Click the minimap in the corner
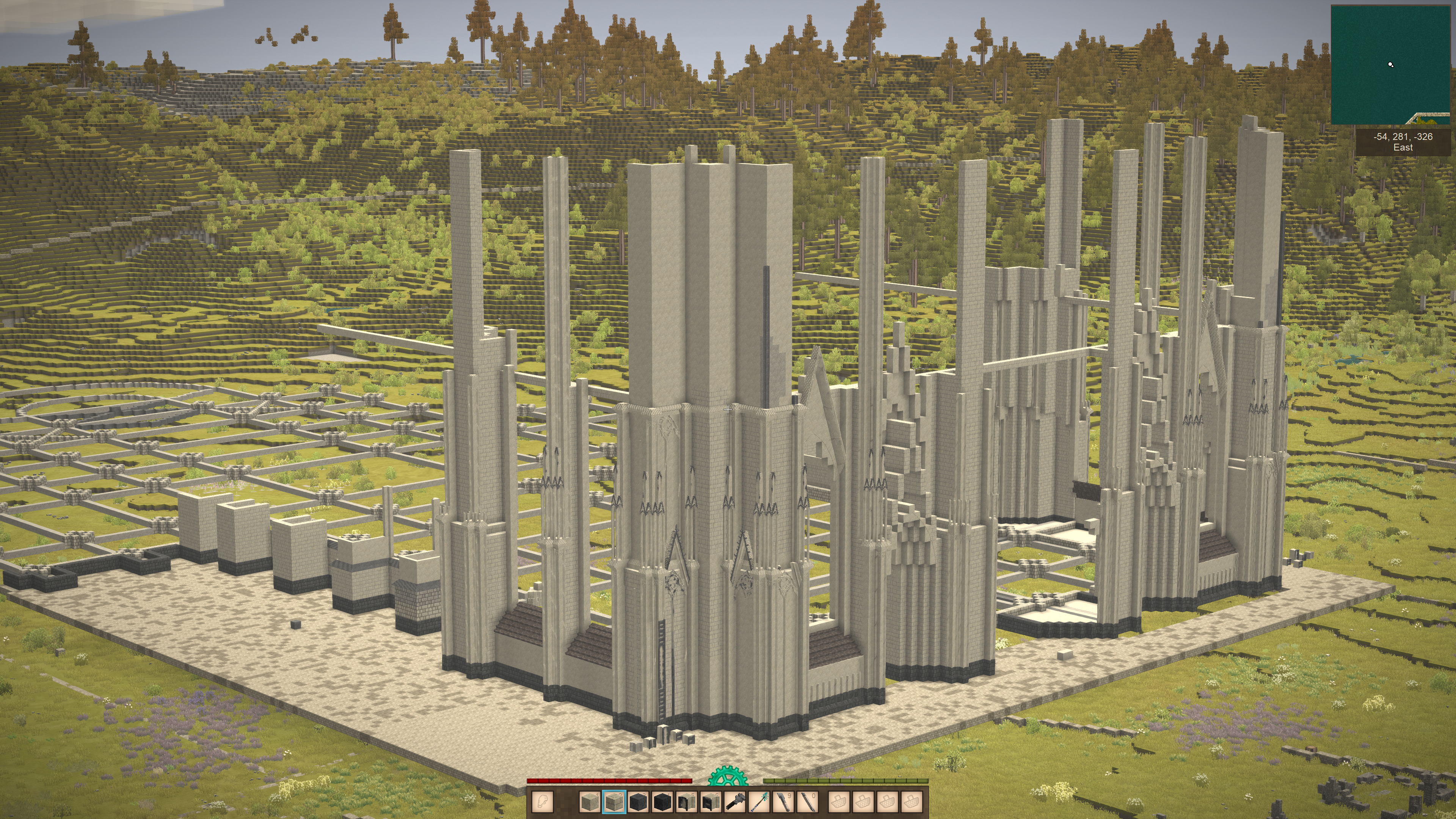This screenshot has width=1456, height=819. click(x=1390, y=64)
